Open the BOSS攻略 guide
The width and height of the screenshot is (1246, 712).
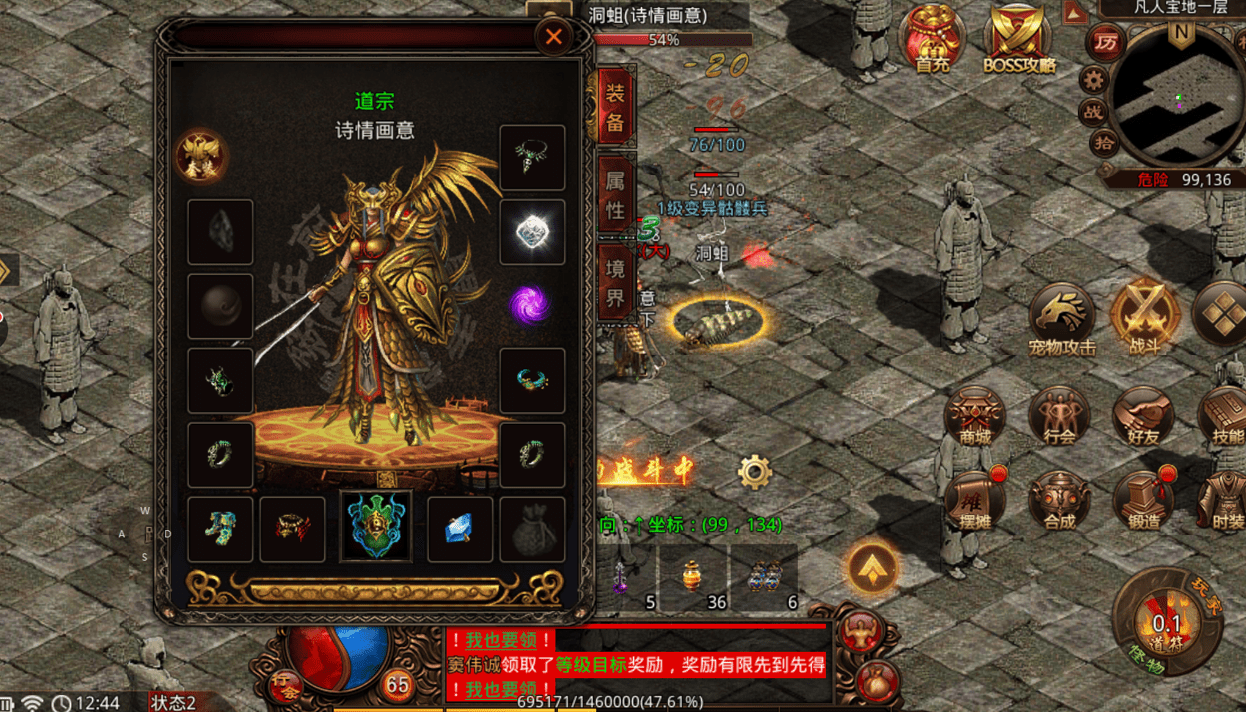[1019, 40]
